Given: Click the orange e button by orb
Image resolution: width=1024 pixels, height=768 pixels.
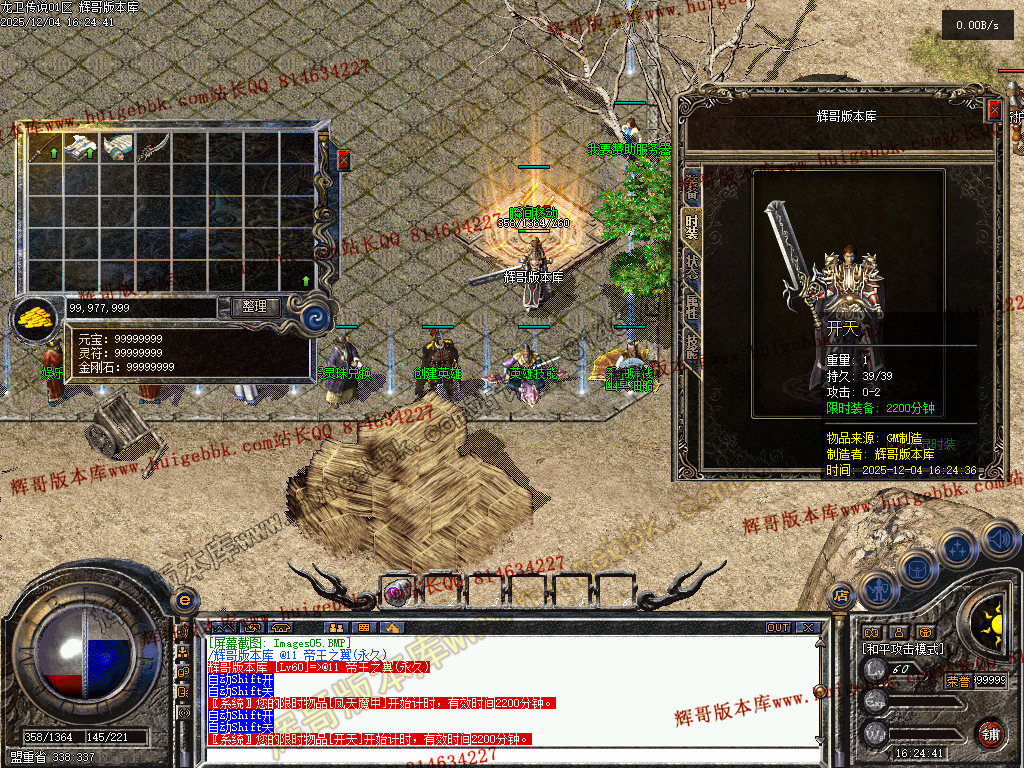Looking at the screenshot, I should [x=183, y=600].
